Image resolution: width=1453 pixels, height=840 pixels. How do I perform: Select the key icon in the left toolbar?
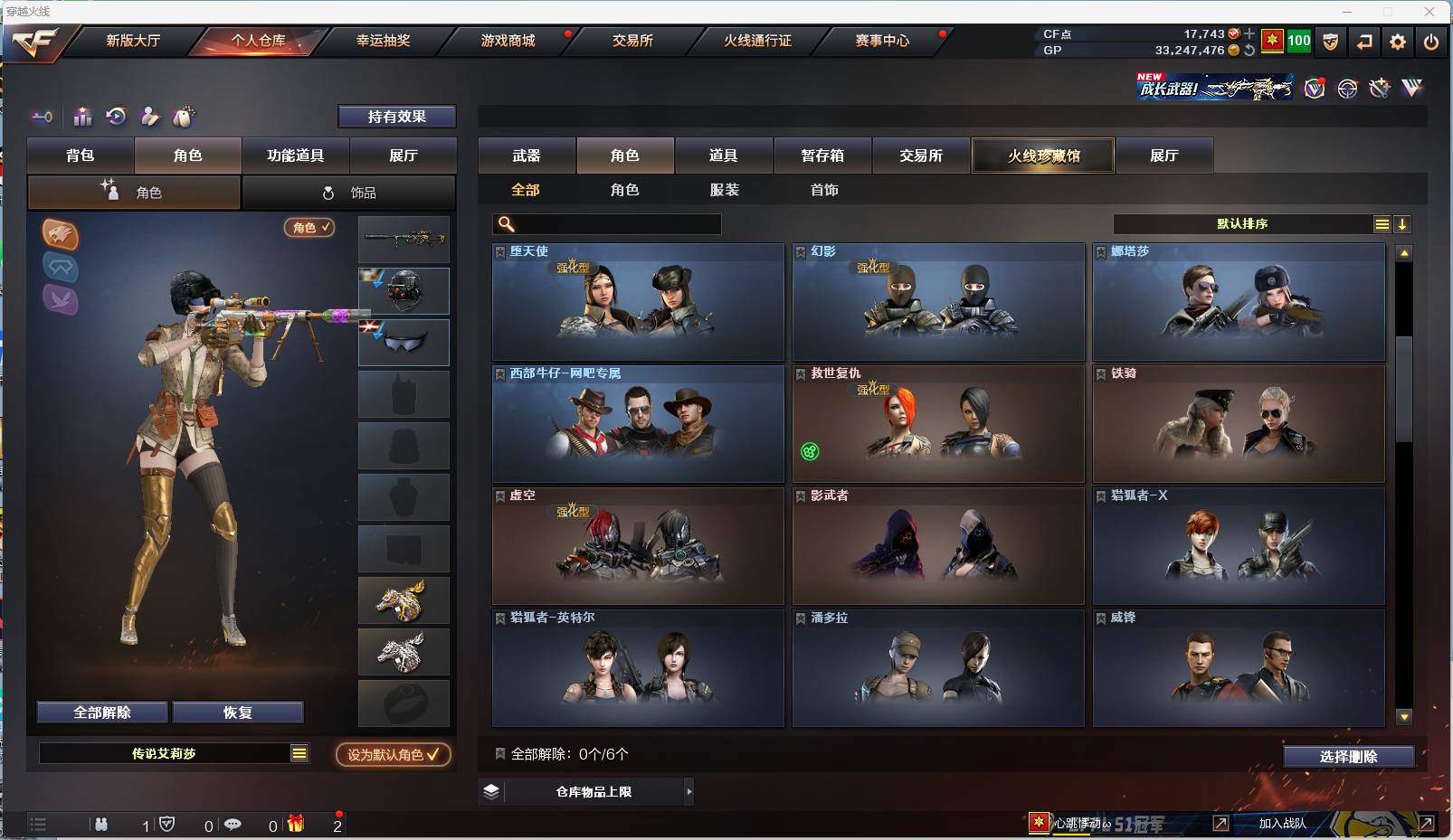pos(42,117)
